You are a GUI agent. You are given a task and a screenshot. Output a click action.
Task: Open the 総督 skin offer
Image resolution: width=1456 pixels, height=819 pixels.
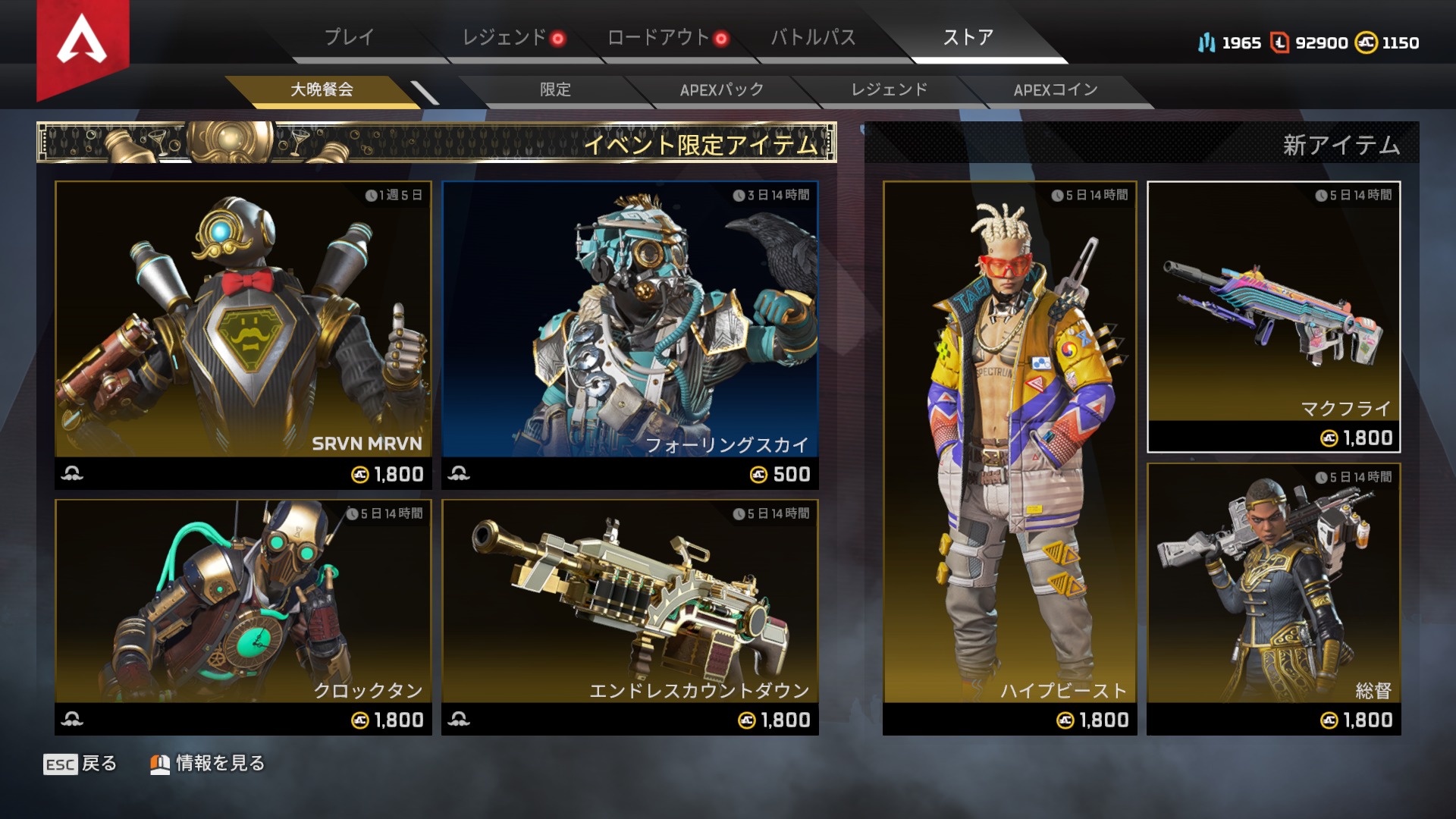[1273, 598]
